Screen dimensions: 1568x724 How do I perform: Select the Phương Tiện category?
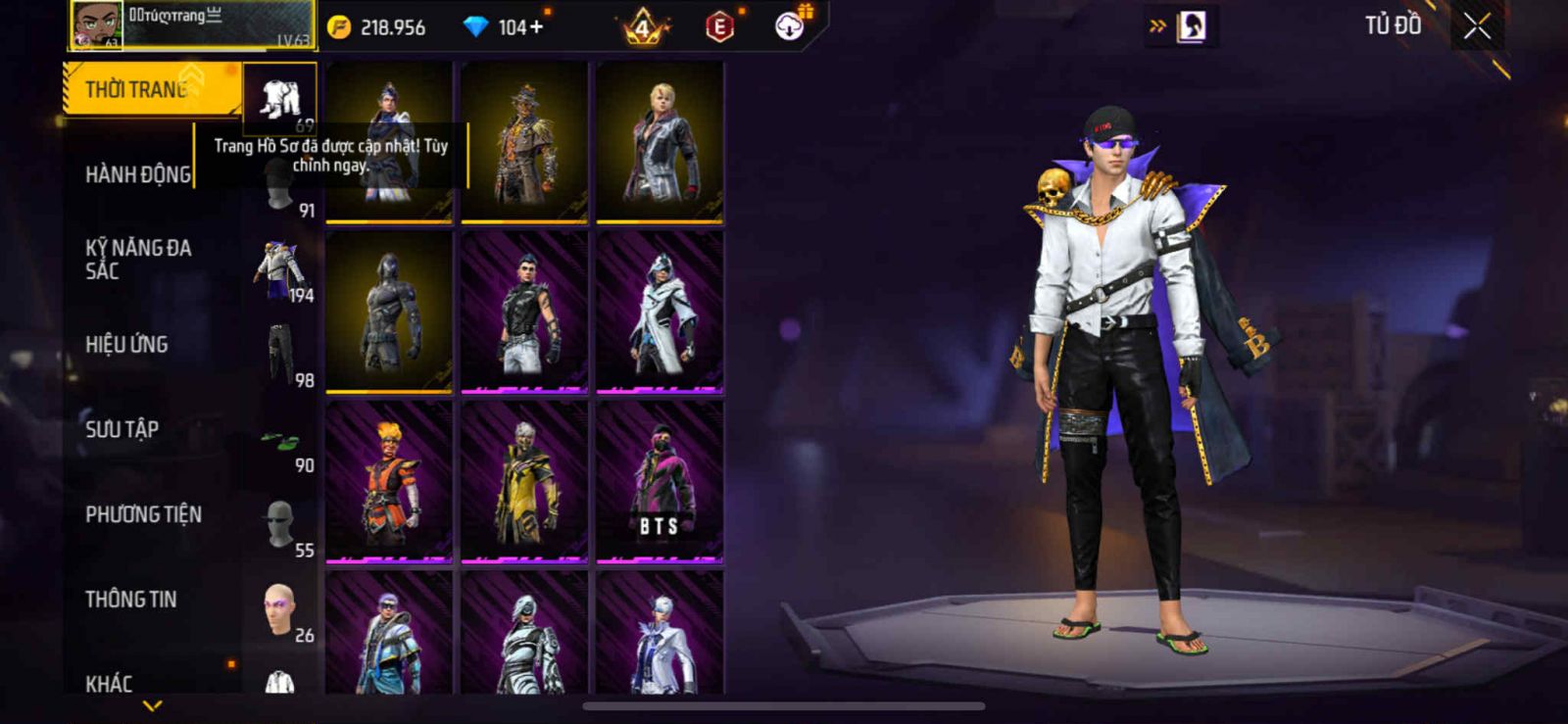[x=143, y=514]
